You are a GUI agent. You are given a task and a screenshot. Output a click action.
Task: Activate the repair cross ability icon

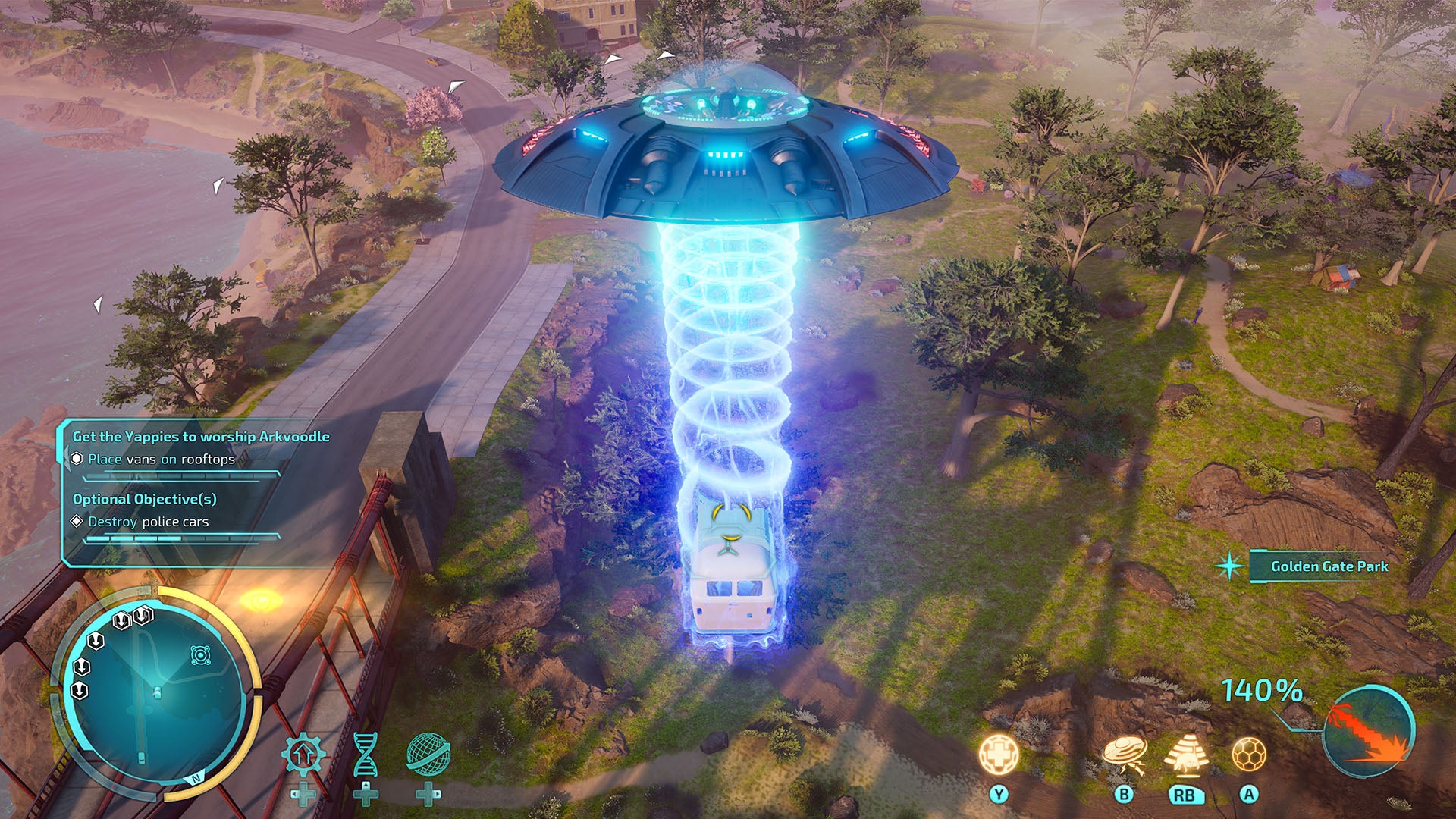tap(998, 755)
